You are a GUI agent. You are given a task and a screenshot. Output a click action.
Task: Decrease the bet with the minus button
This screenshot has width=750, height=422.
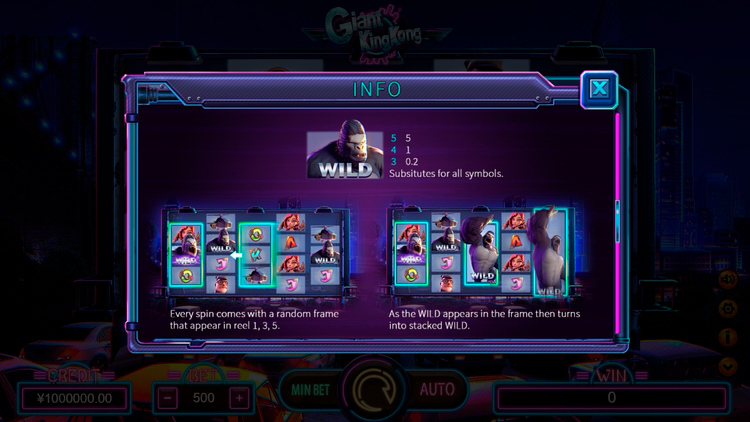point(169,397)
